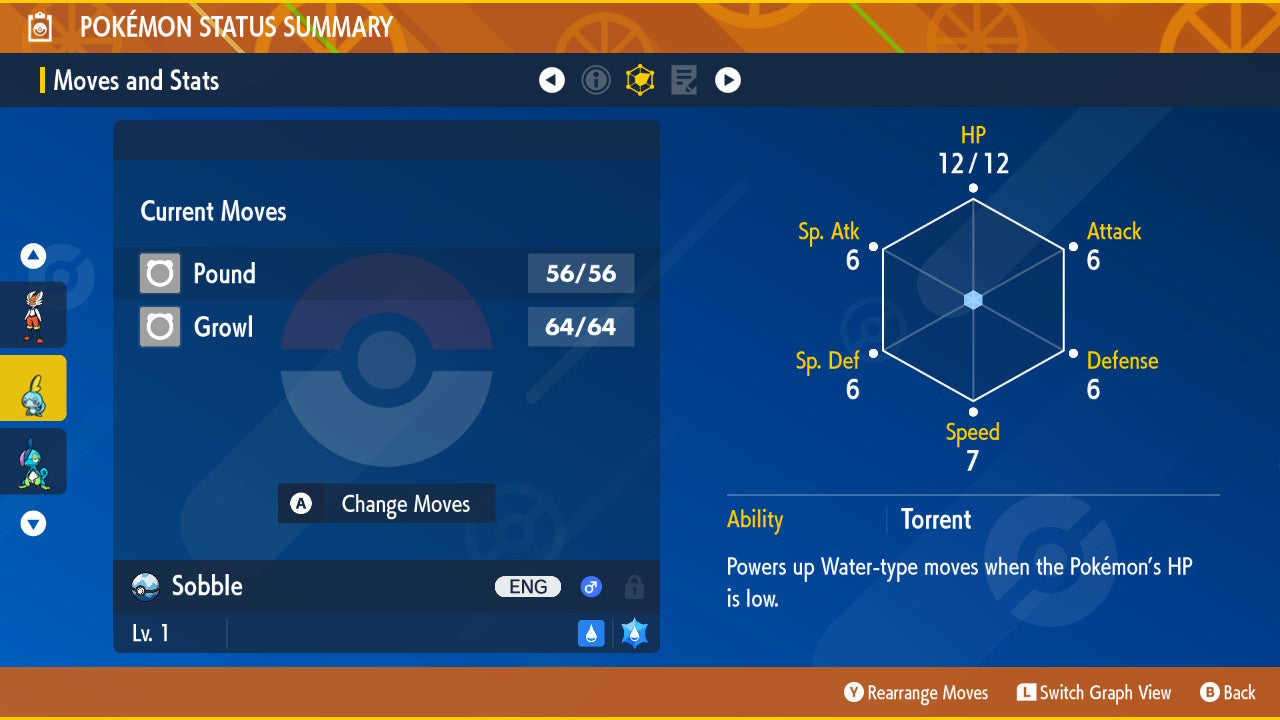The height and width of the screenshot is (720, 1280).
Task: Click Sobble's Poké Ball icon
Action: point(144,587)
